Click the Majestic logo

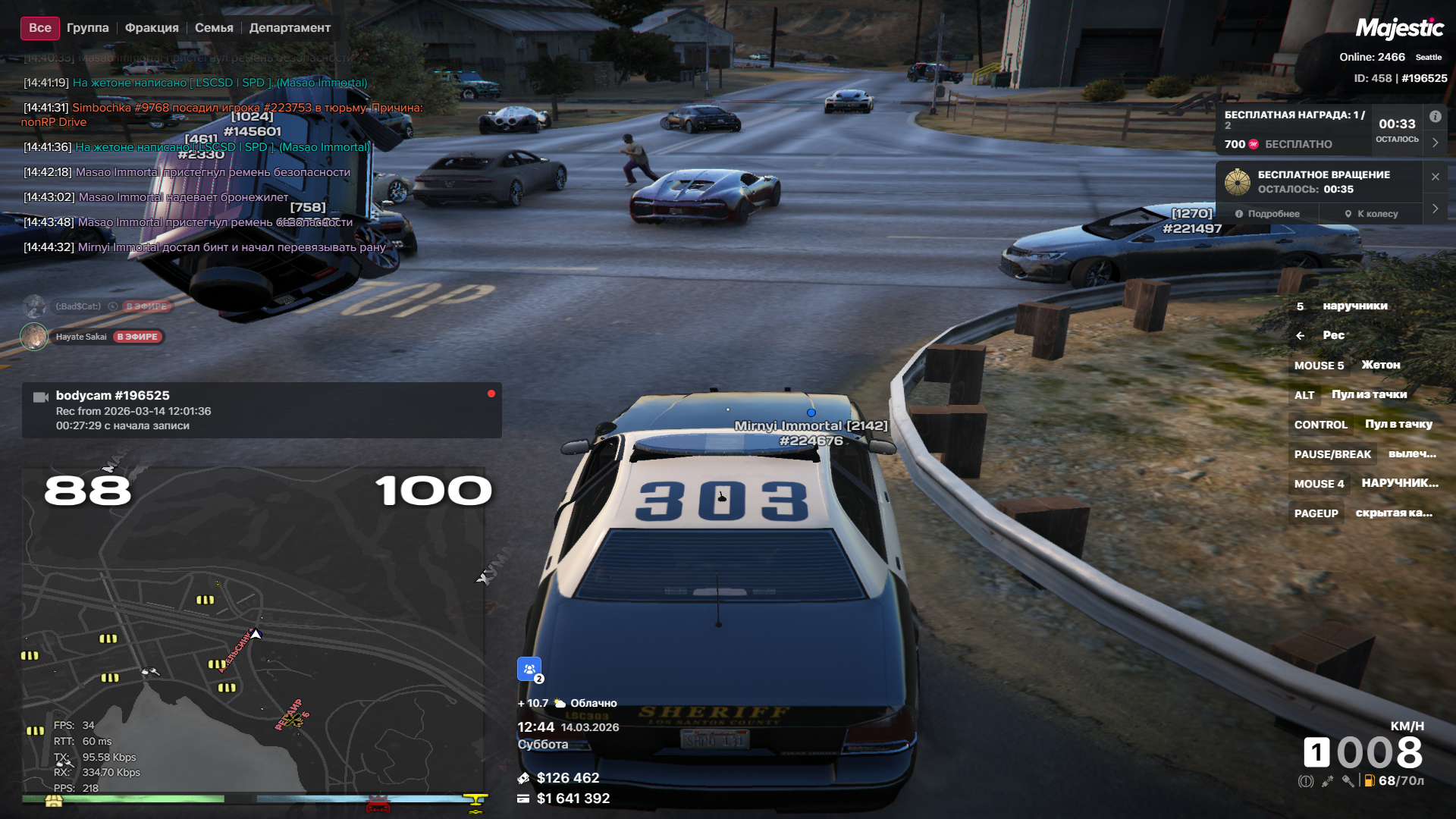coord(1399,29)
